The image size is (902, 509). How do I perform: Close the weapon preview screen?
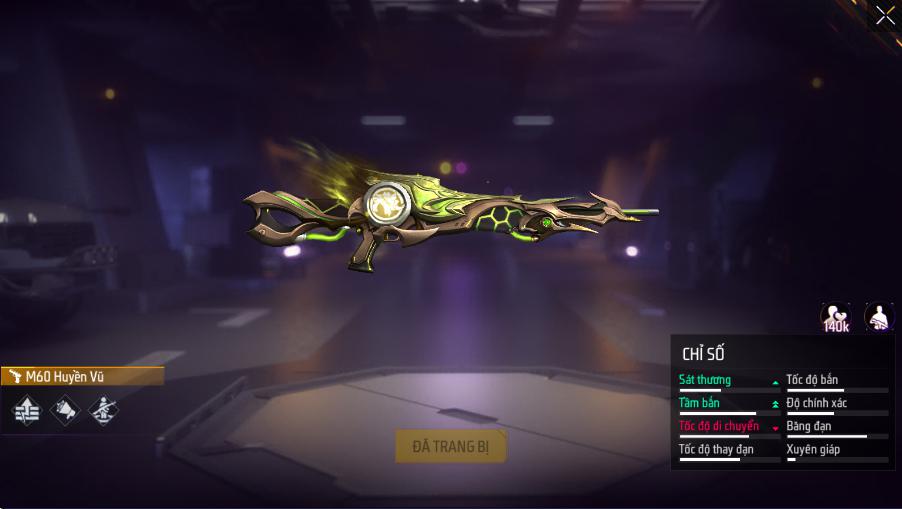[x=885, y=15]
